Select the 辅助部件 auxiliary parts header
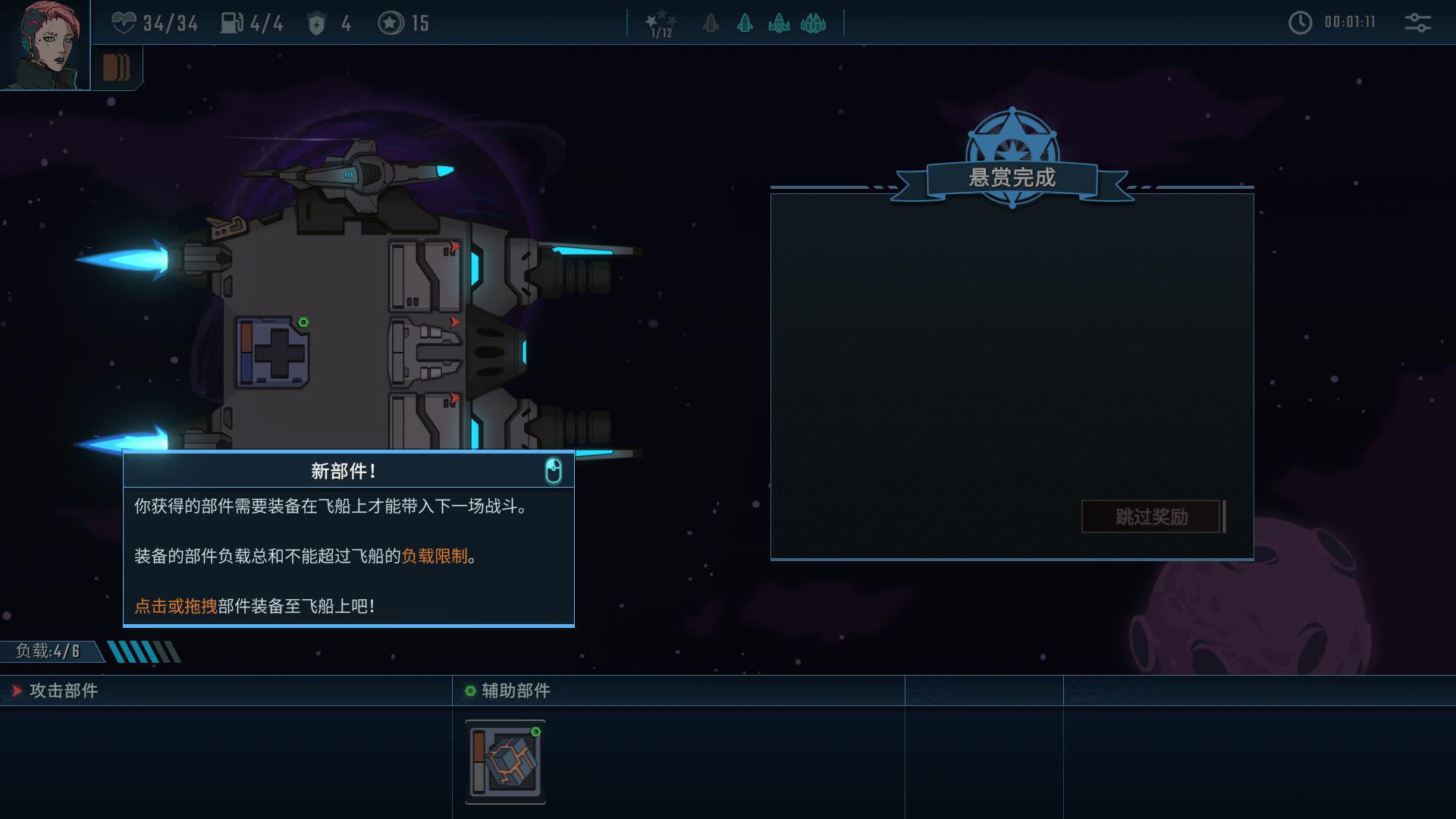Screen dimensions: 1456x819 point(516,691)
